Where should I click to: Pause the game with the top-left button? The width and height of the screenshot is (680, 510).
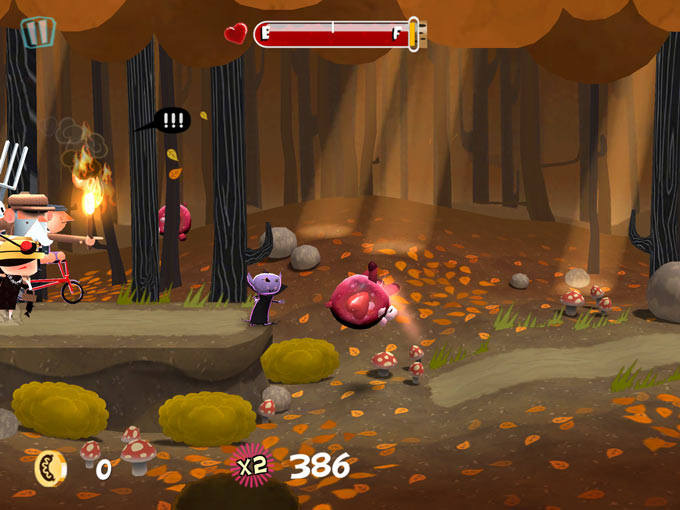click(38, 32)
